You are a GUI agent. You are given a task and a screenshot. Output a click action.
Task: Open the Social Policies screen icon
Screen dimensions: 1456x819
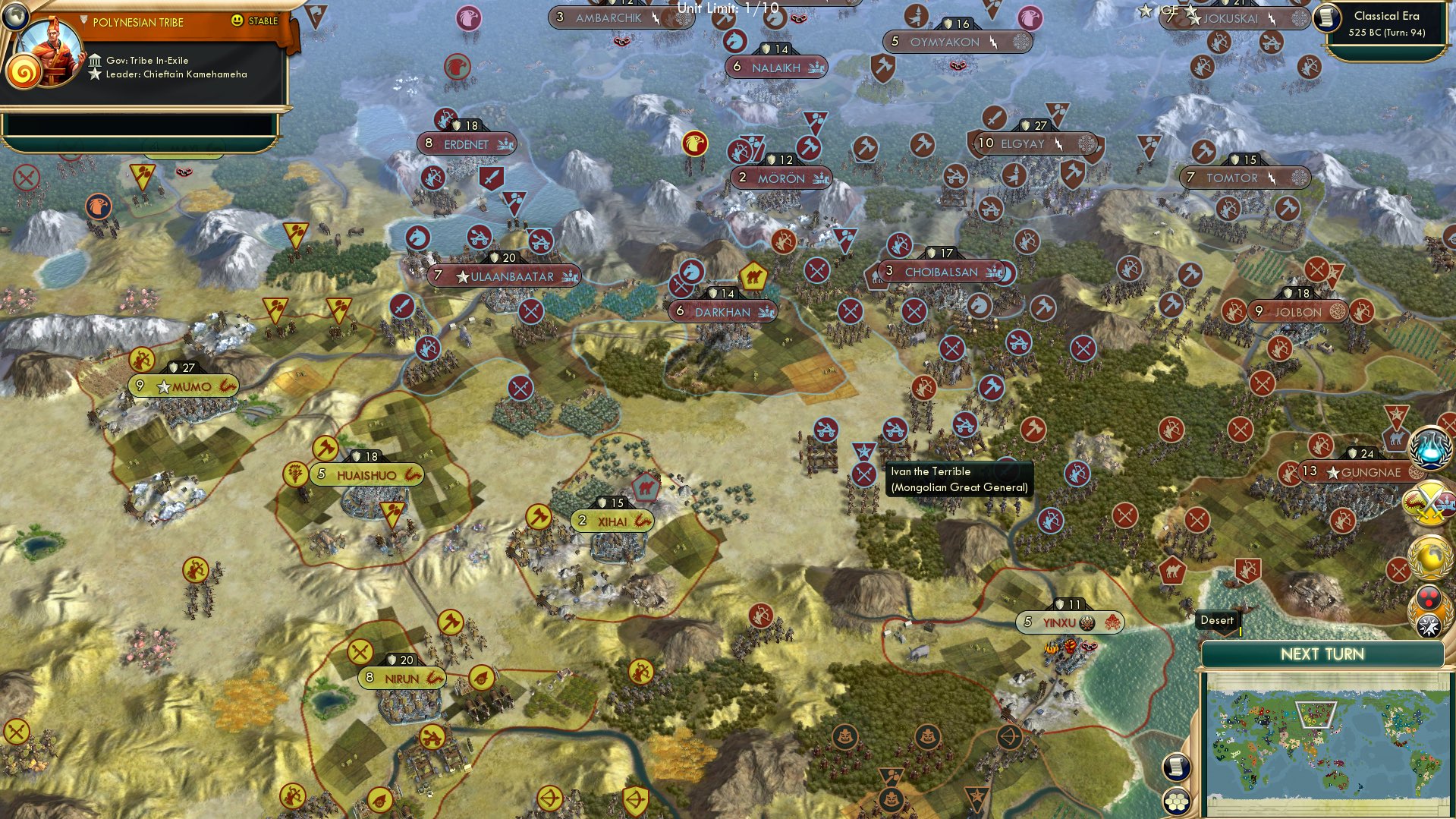click(x=1429, y=598)
